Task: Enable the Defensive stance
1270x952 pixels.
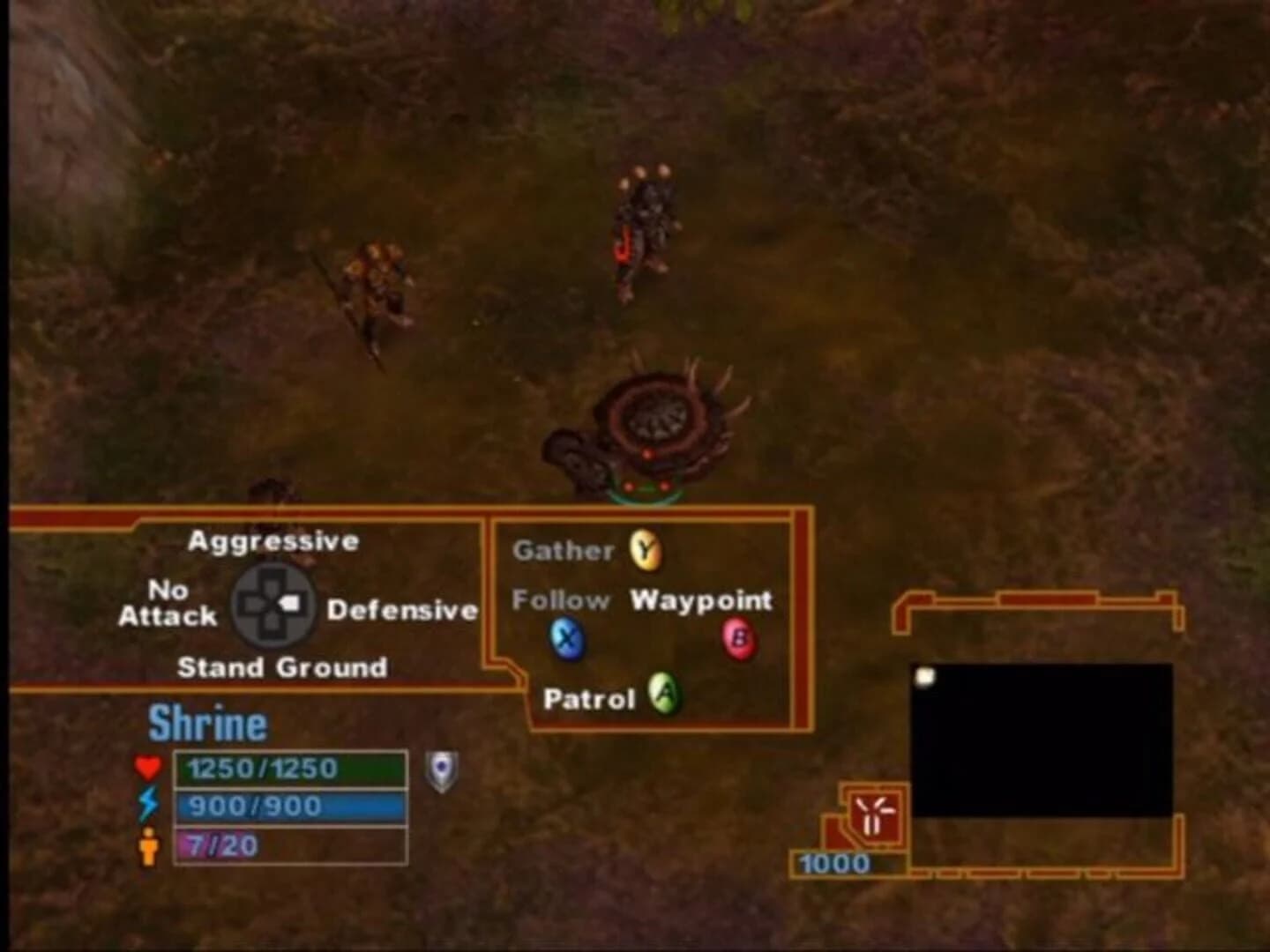Action: (402, 610)
